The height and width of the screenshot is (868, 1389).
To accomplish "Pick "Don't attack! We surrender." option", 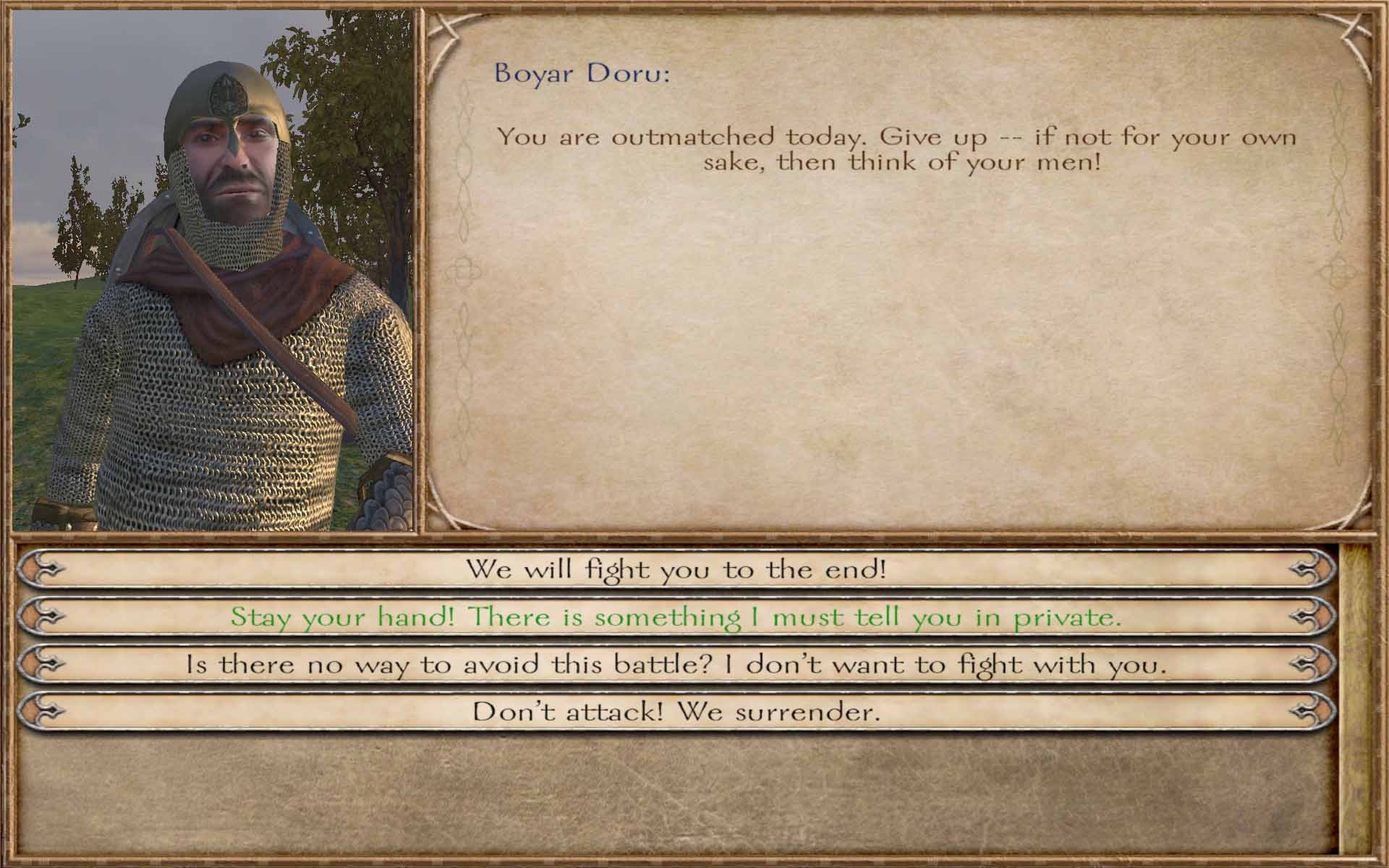I will point(676,712).
